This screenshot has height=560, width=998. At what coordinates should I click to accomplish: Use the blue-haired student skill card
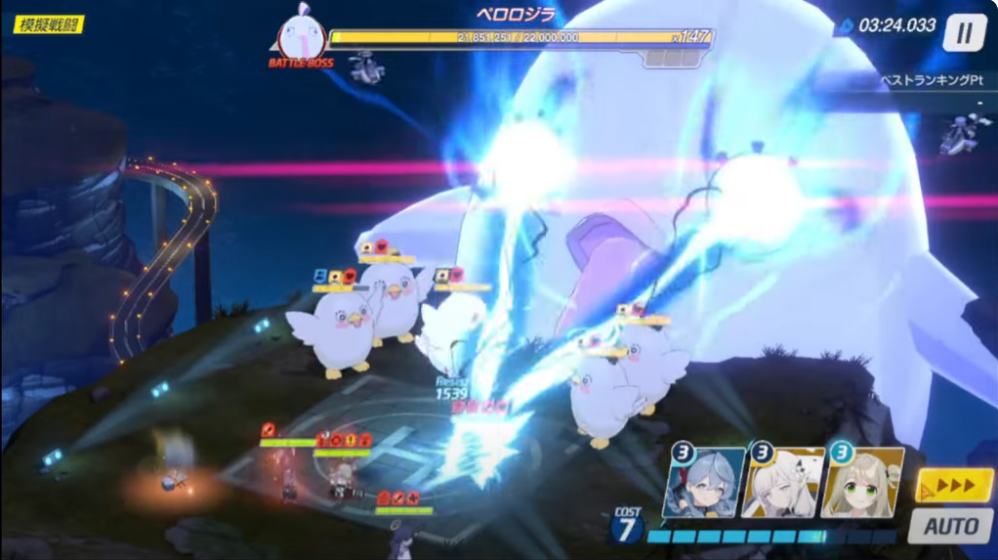pyautogui.click(x=704, y=483)
